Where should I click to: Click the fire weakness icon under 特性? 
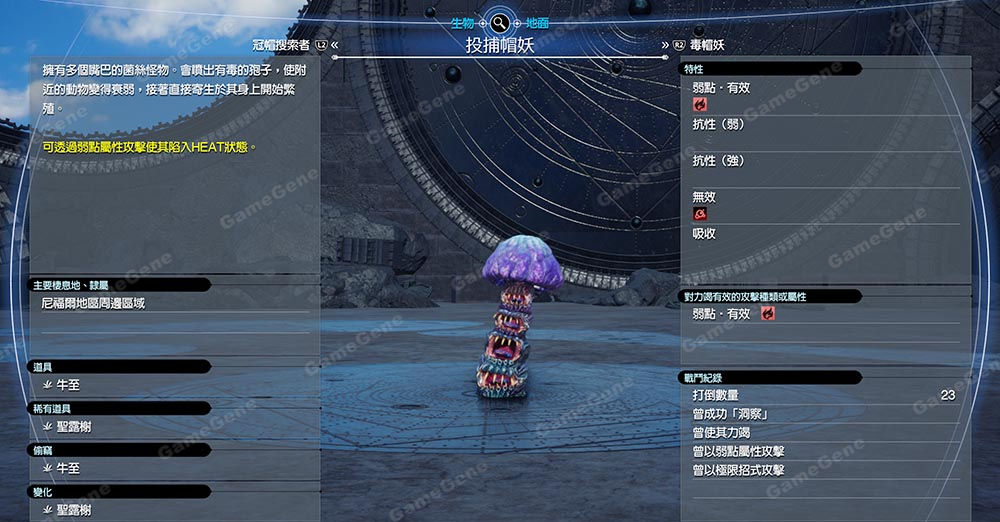[700, 104]
